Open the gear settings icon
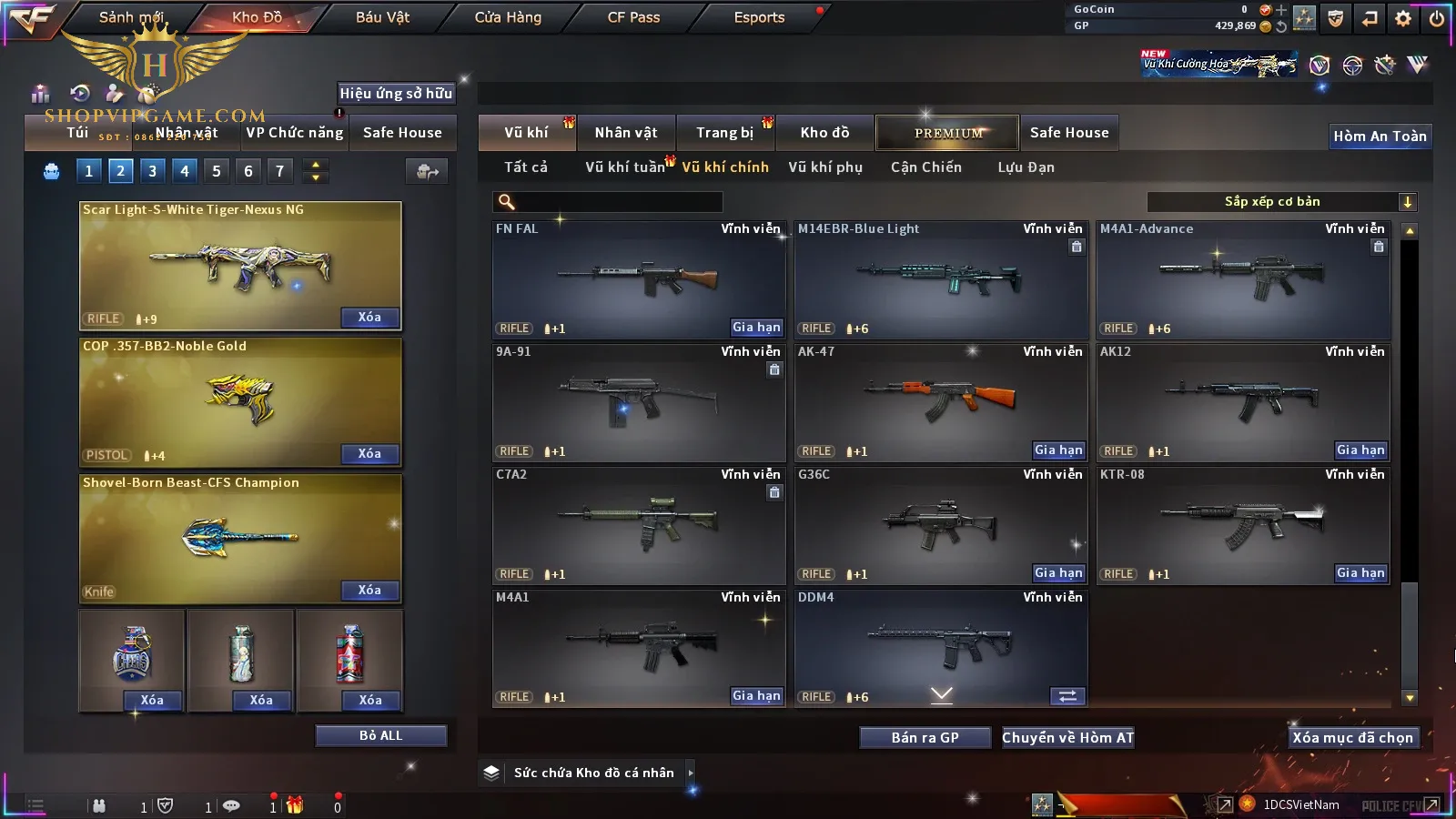The image size is (1456, 819). click(x=1403, y=18)
